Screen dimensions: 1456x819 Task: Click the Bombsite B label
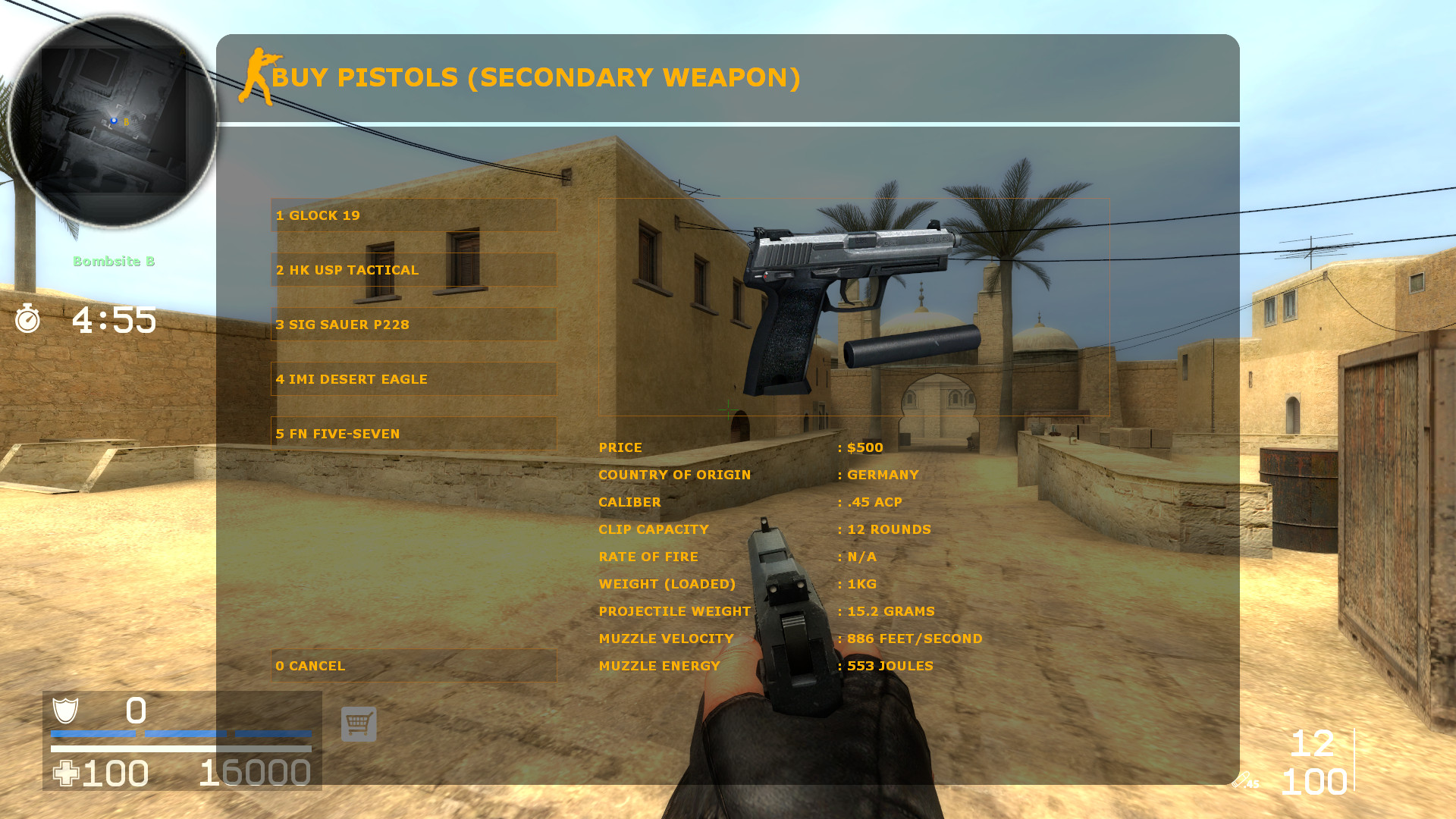[115, 262]
